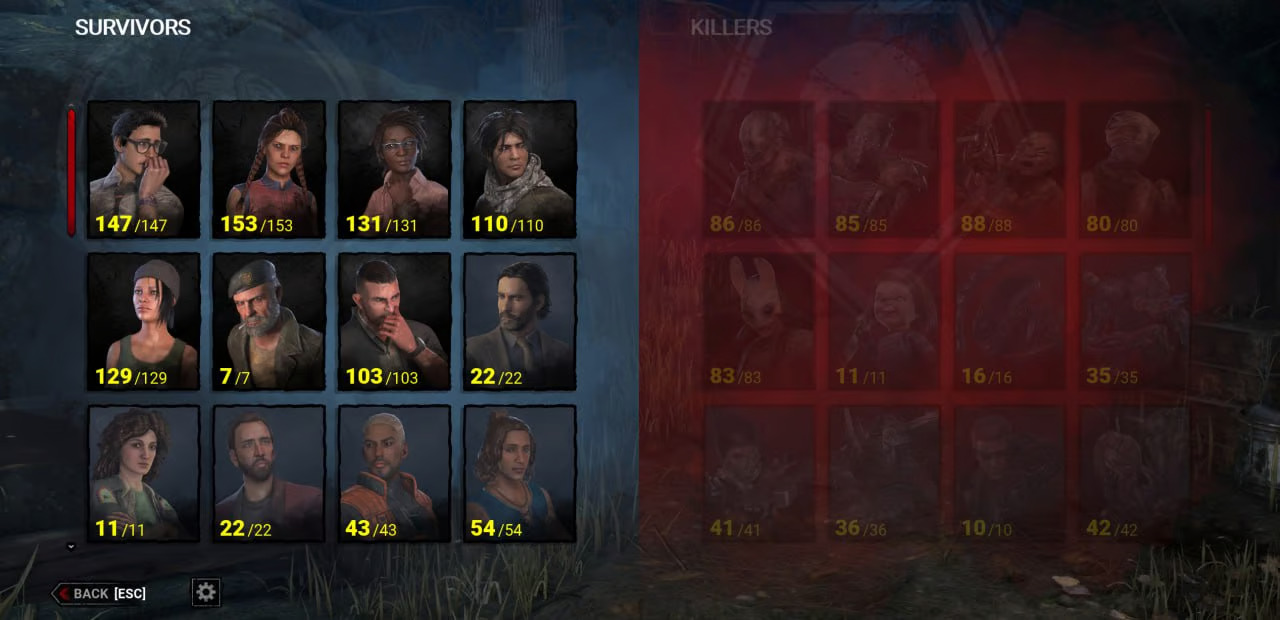Select the bunny-masked killer with 83/83
This screenshot has width=1280, height=620.
[x=760, y=321]
